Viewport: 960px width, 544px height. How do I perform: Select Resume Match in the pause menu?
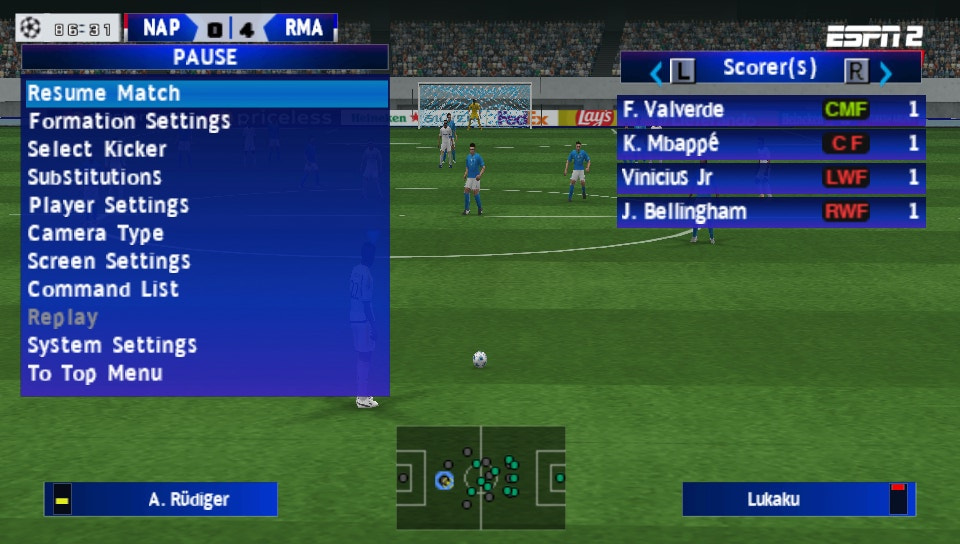click(205, 94)
